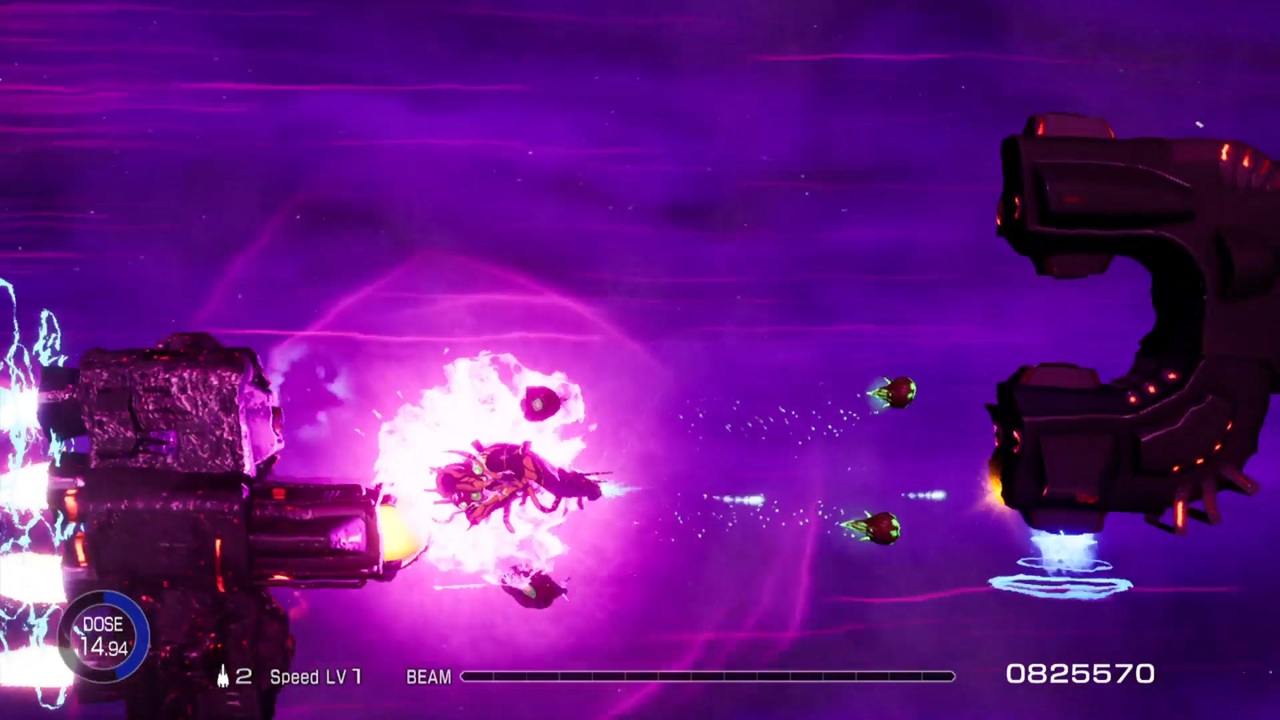This screenshot has width=1280, height=720.
Task: Select the BEAM label in the HUD
Action: click(x=429, y=677)
